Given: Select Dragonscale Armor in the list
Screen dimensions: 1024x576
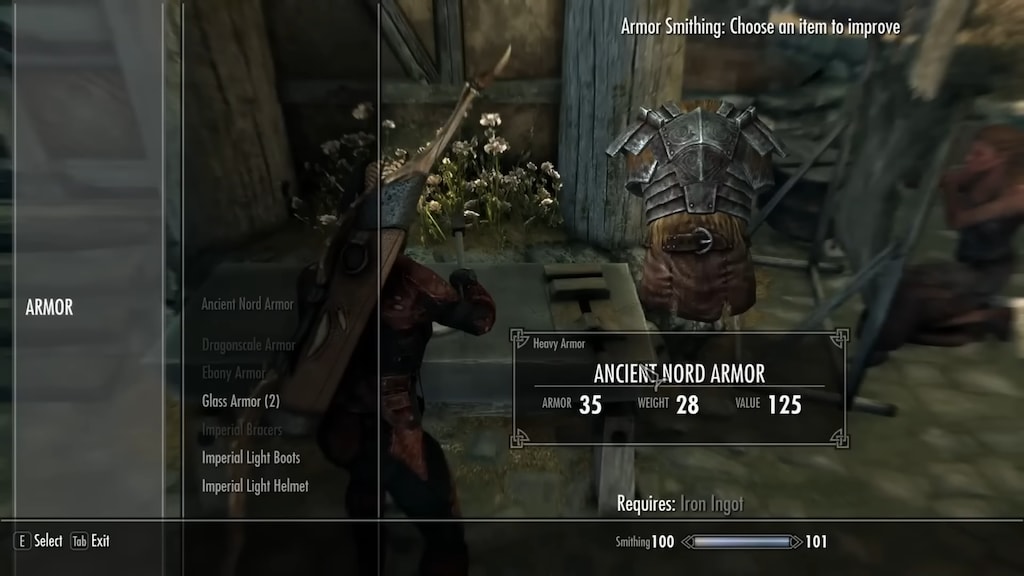Looking at the screenshot, I should coord(248,345).
